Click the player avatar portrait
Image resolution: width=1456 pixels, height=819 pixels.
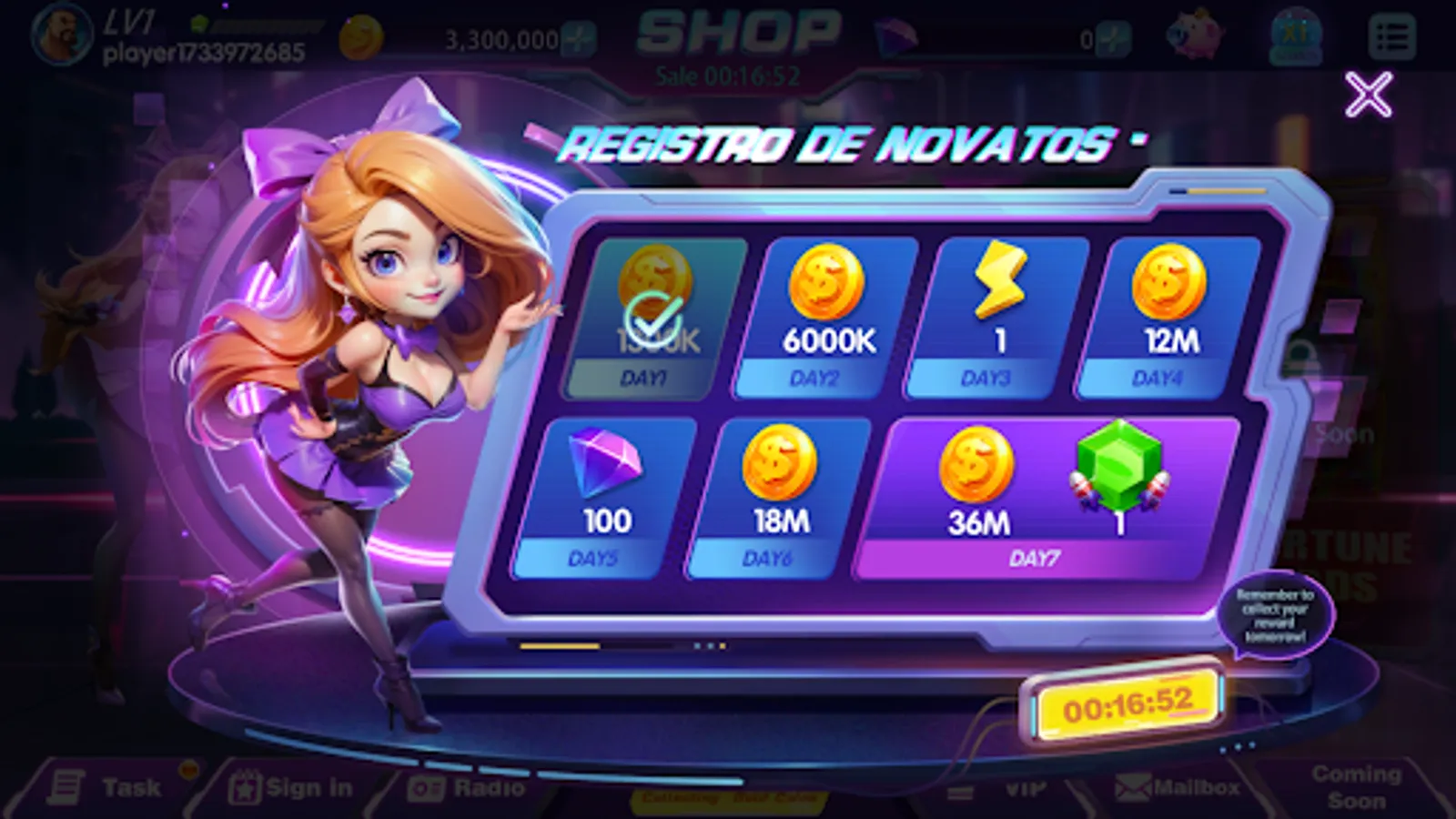click(62, 35)
